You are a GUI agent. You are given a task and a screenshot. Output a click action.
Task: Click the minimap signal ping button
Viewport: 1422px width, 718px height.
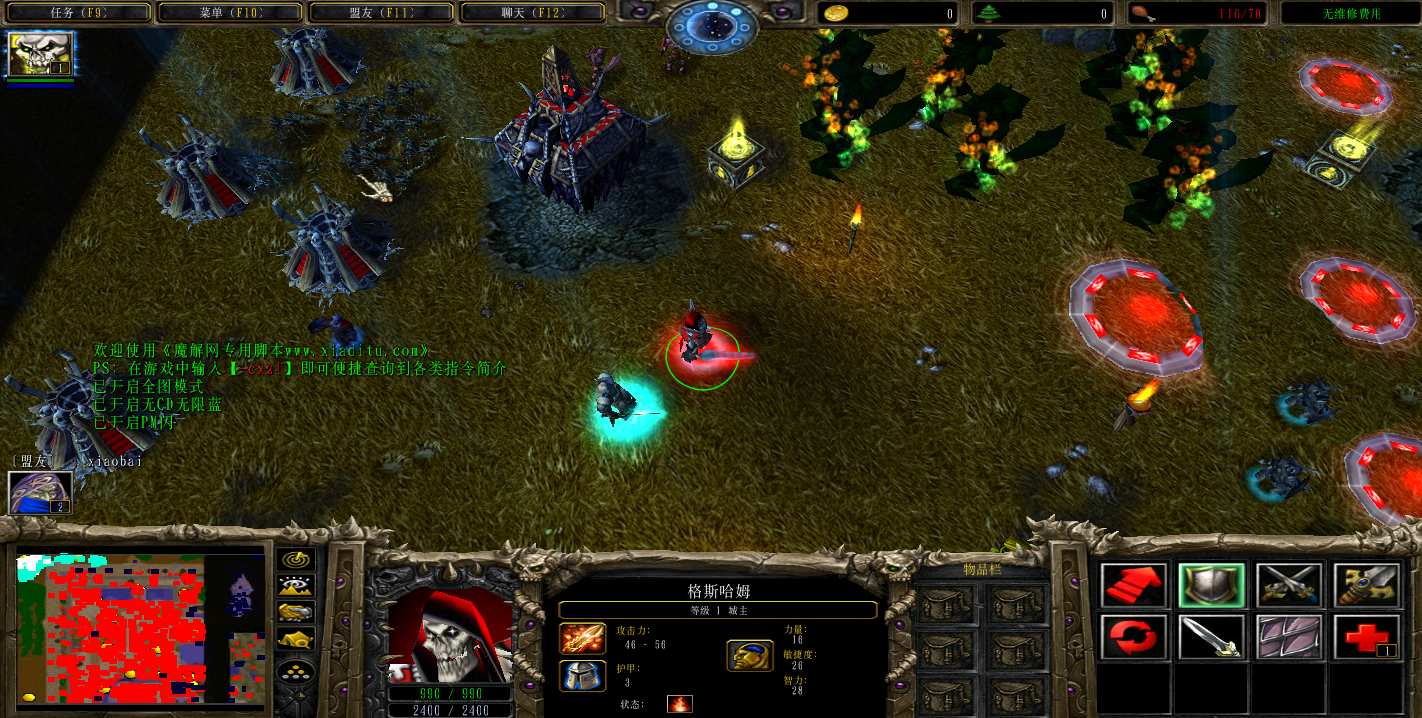click(x=297, y=560)
